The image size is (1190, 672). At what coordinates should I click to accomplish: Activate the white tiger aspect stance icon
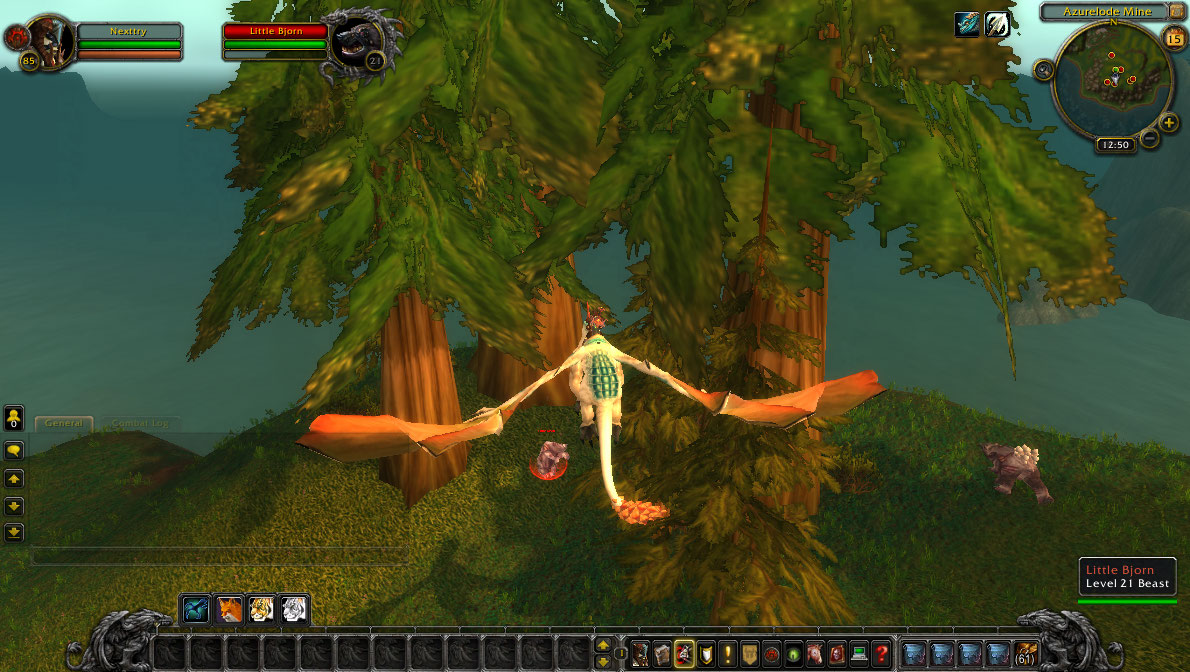294,609
